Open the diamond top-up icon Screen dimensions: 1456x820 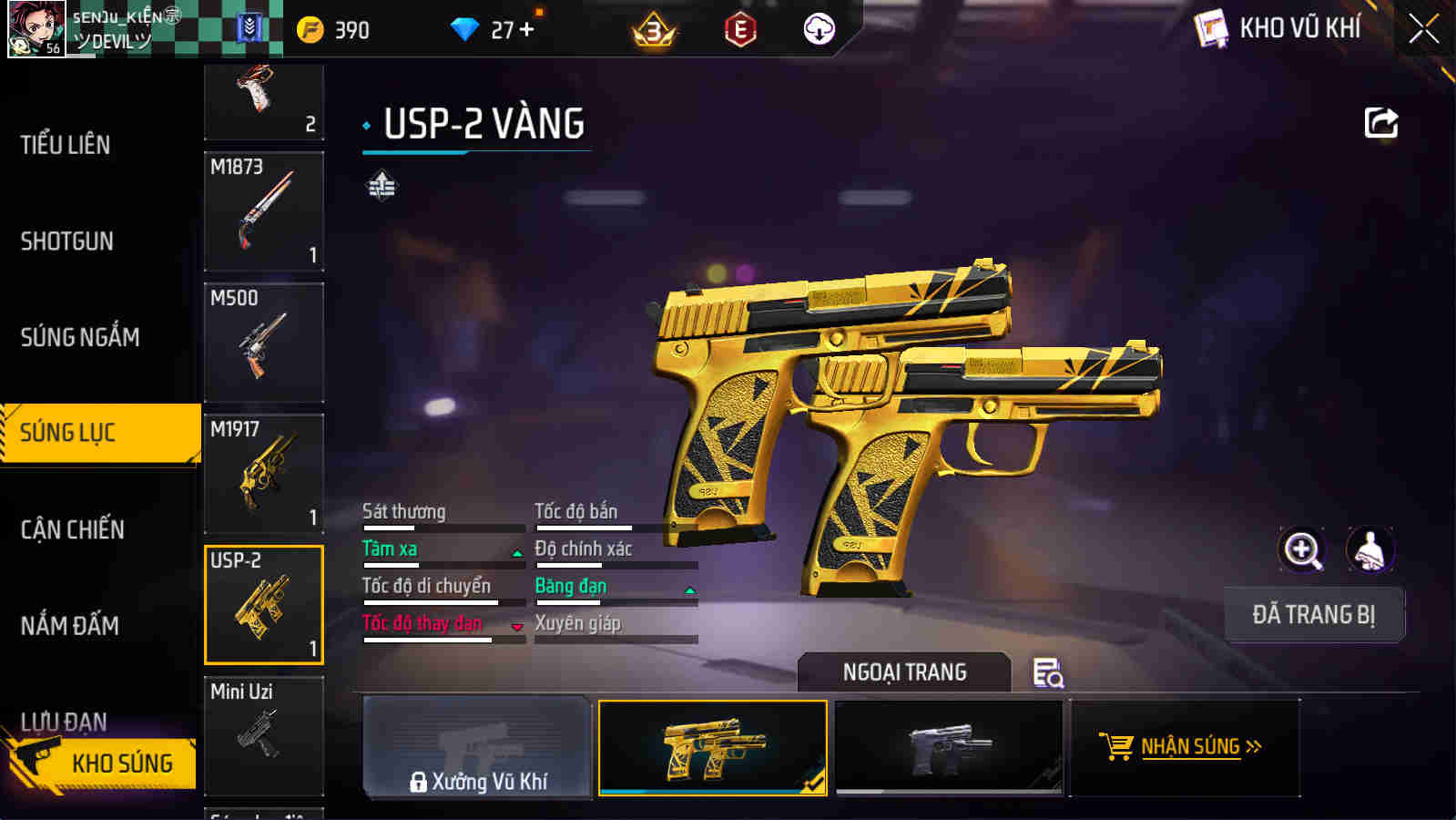pyautogui.click(x=467, y=28)
